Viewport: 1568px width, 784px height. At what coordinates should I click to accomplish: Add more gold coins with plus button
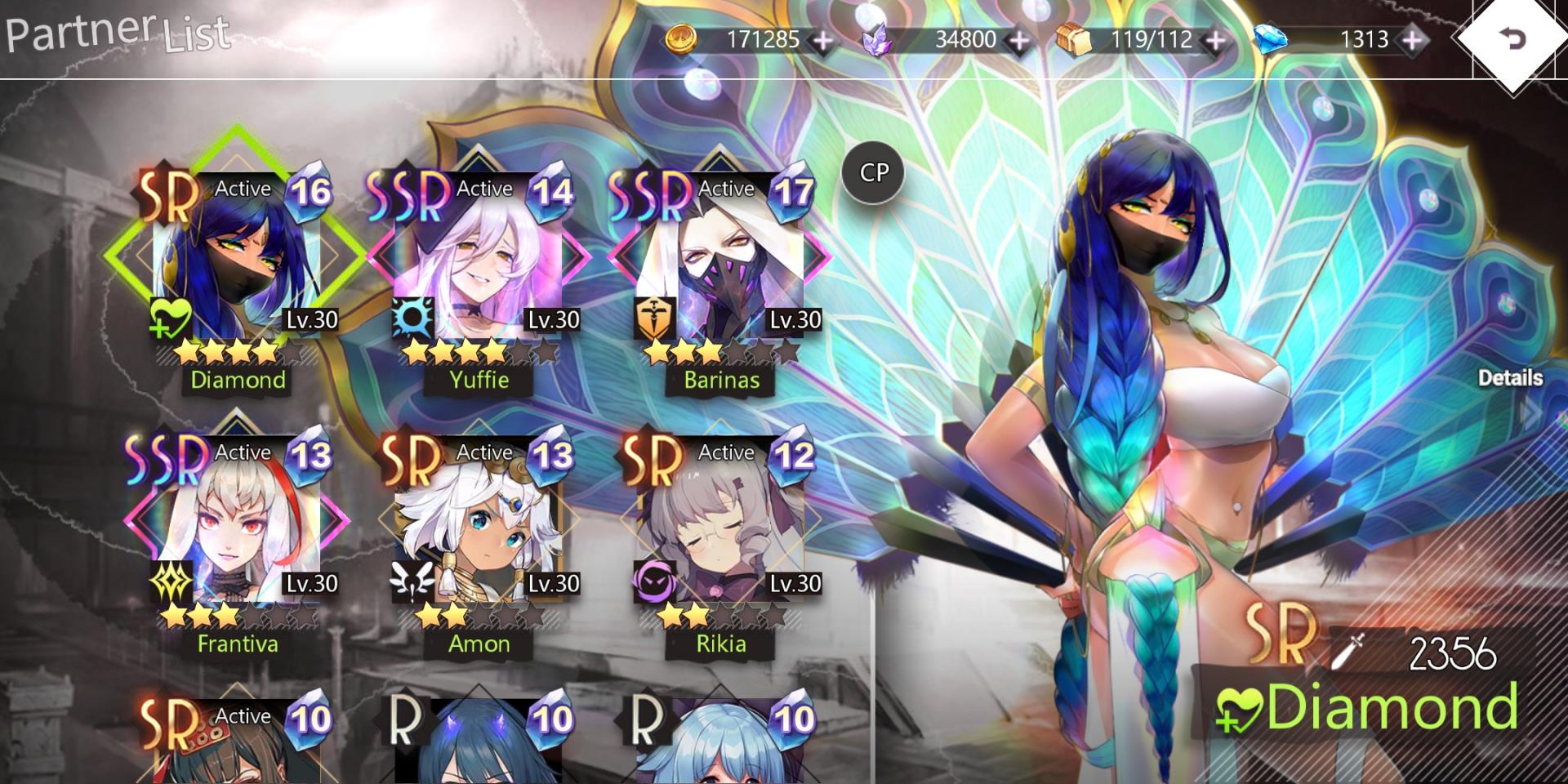[x=823, y=39]
